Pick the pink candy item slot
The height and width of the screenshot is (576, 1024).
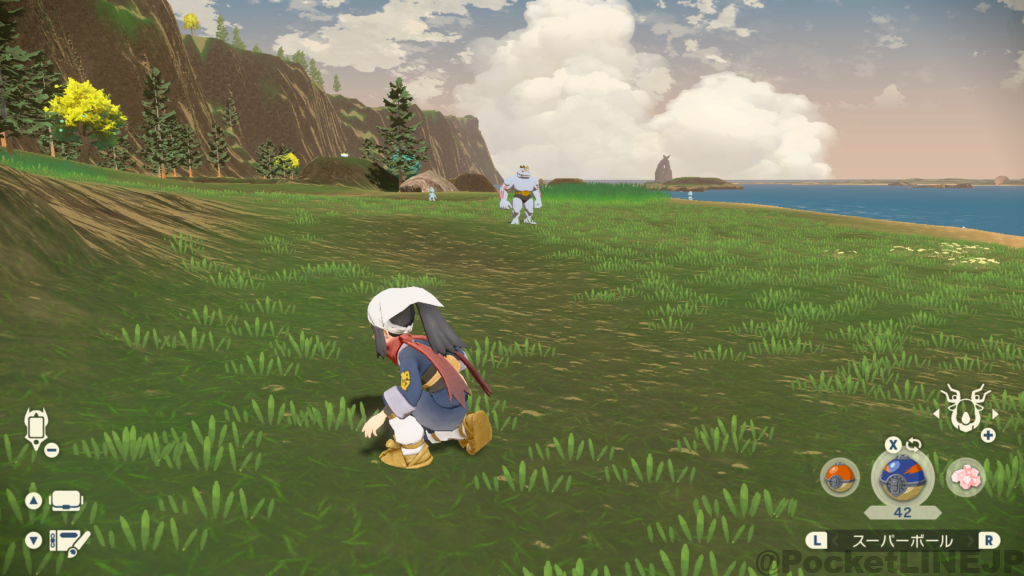[x=965, y=477]
